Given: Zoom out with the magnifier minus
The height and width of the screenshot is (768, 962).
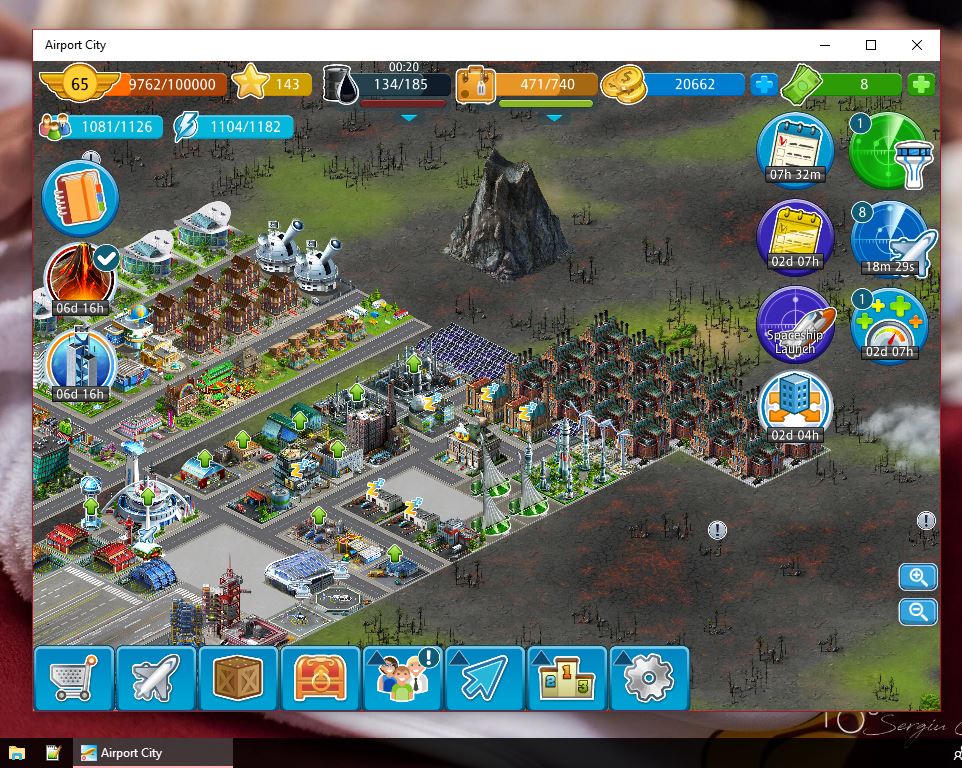Looking at the screenshot, I should pos(917,611).
